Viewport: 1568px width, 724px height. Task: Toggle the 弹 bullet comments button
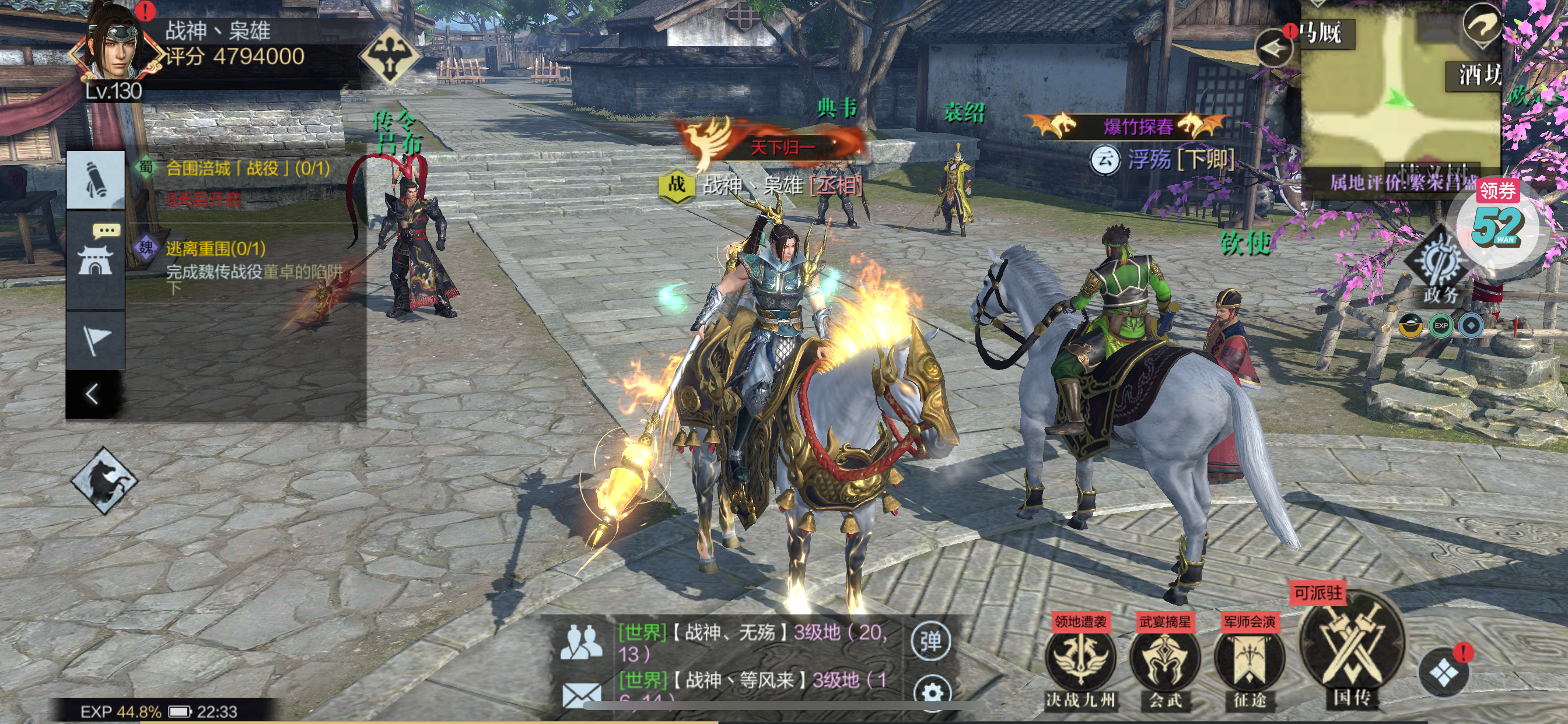click(x=930, y=641)
